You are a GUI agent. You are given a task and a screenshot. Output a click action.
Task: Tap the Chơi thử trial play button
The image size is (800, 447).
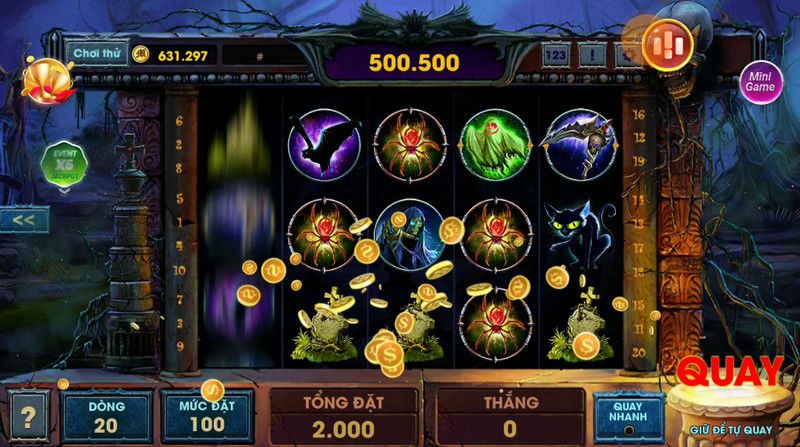tap(96, 53)
